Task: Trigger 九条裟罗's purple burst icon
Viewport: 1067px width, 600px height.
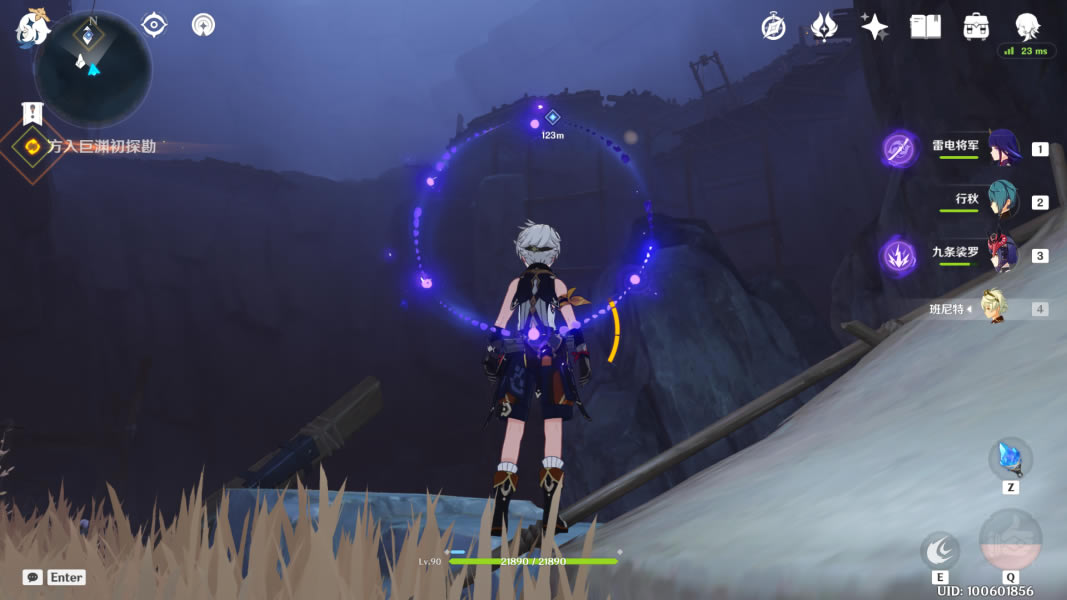Action: tap(897, 255)
